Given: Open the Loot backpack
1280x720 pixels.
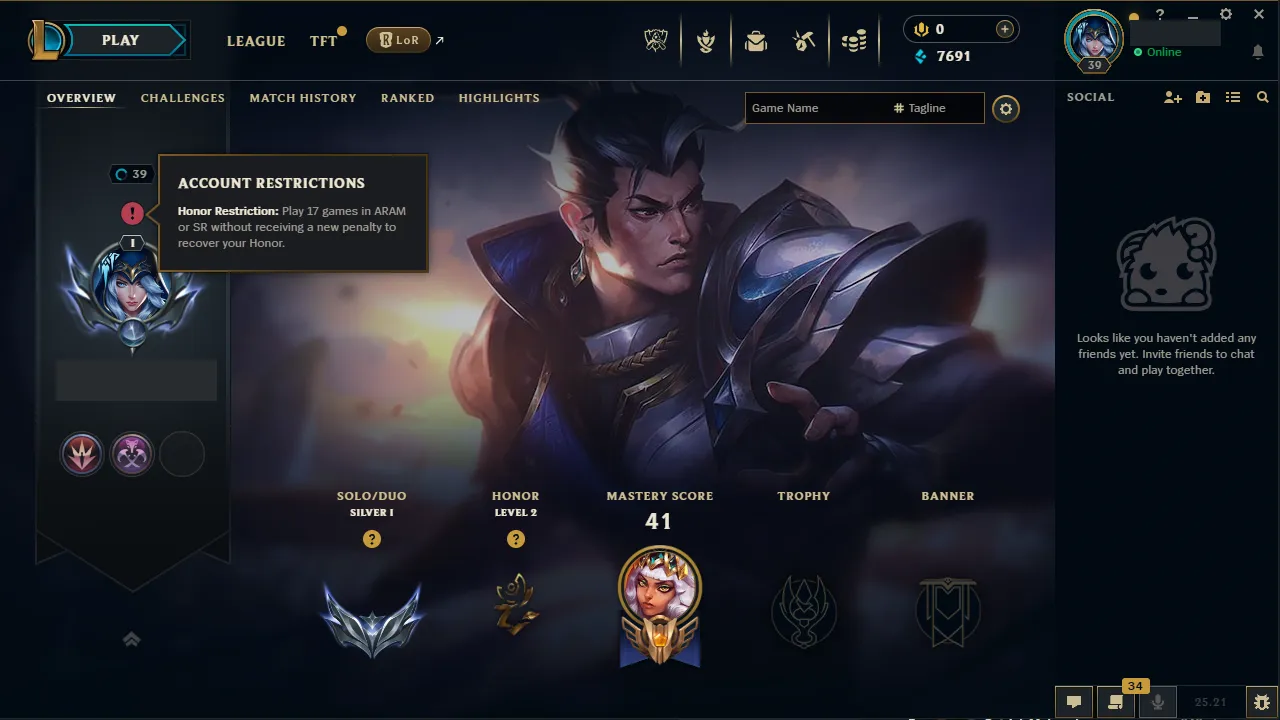Looking at the screenshot, I should 755,40.
